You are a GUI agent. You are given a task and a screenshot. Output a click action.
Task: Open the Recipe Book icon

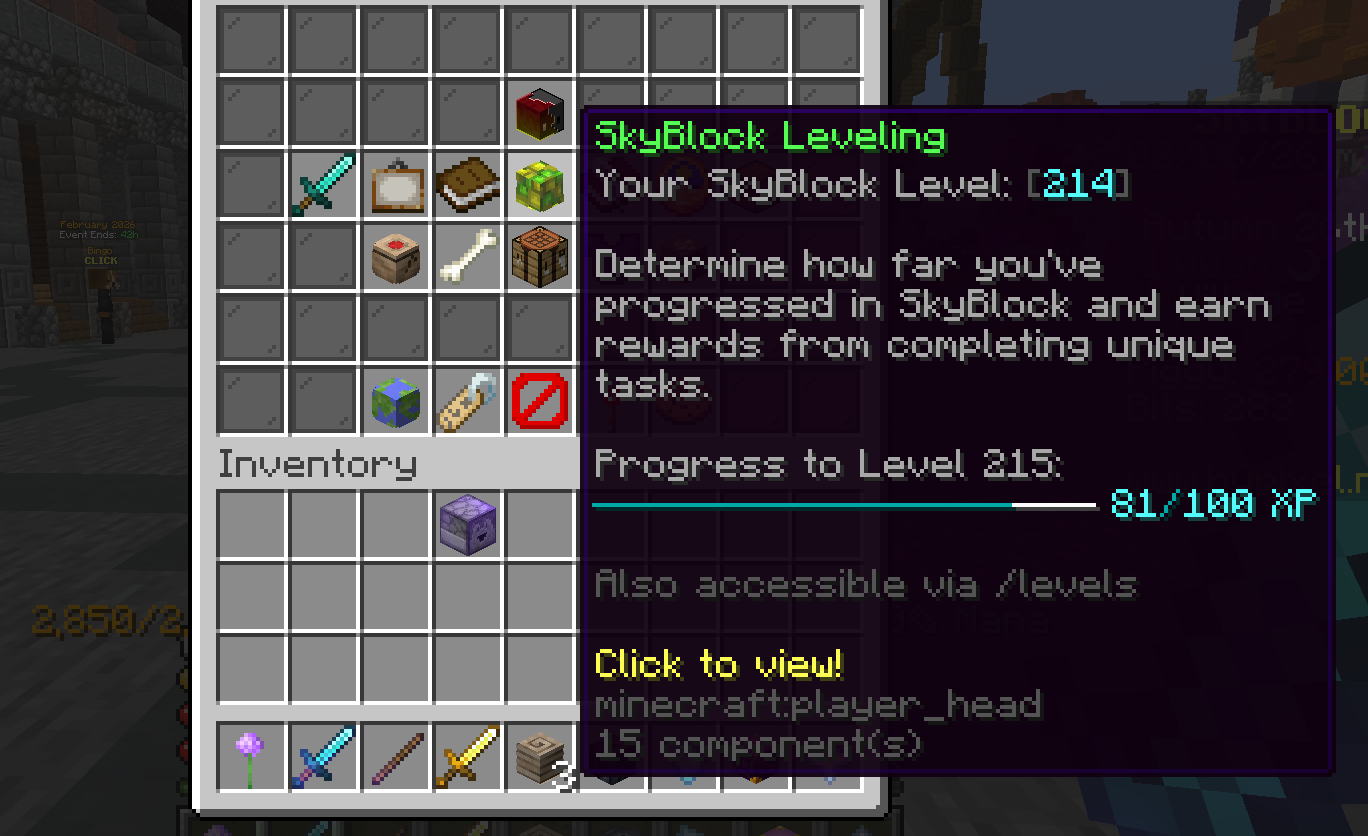point(467,185)
